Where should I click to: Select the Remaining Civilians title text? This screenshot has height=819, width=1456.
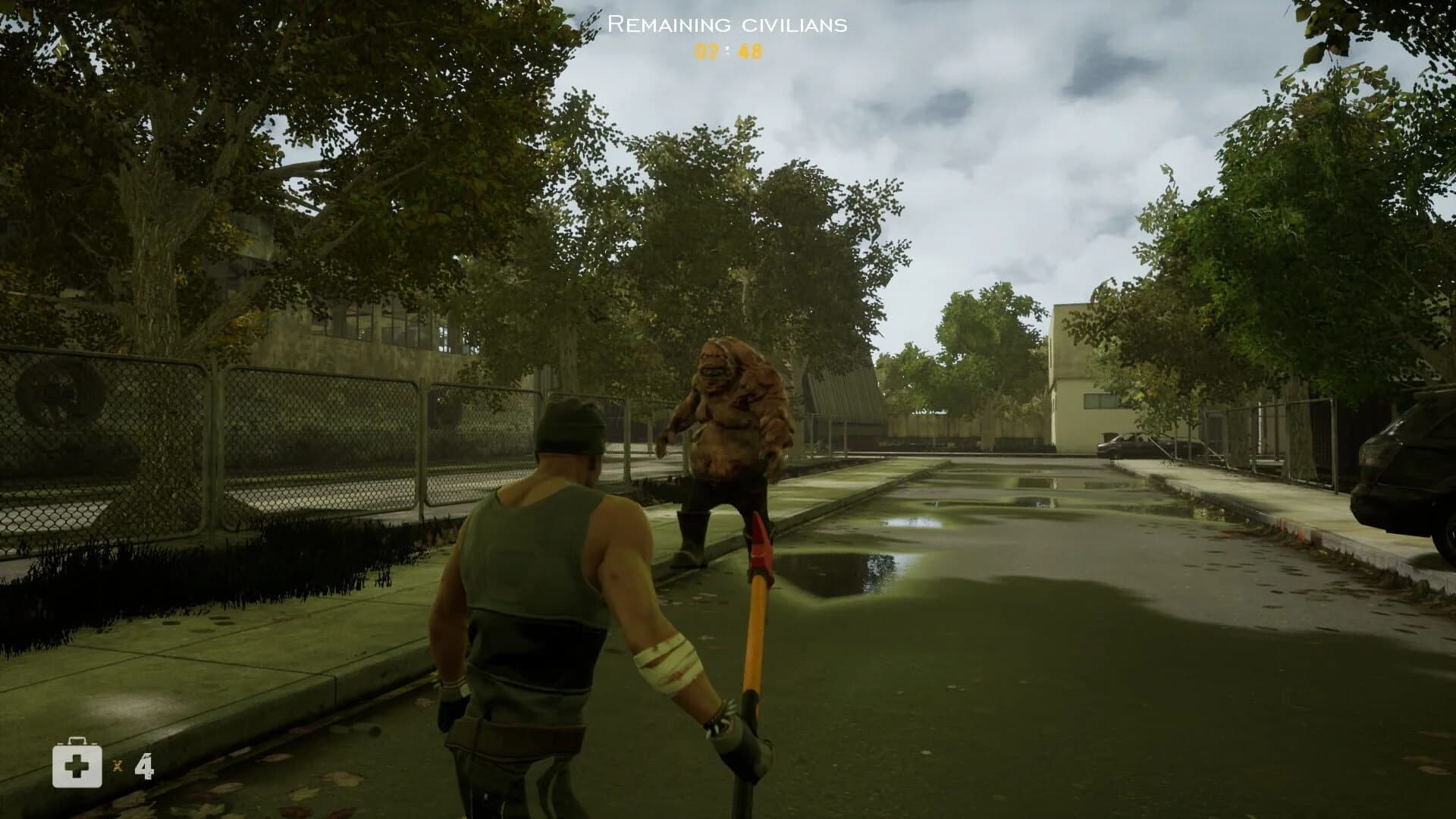[726, 25]
